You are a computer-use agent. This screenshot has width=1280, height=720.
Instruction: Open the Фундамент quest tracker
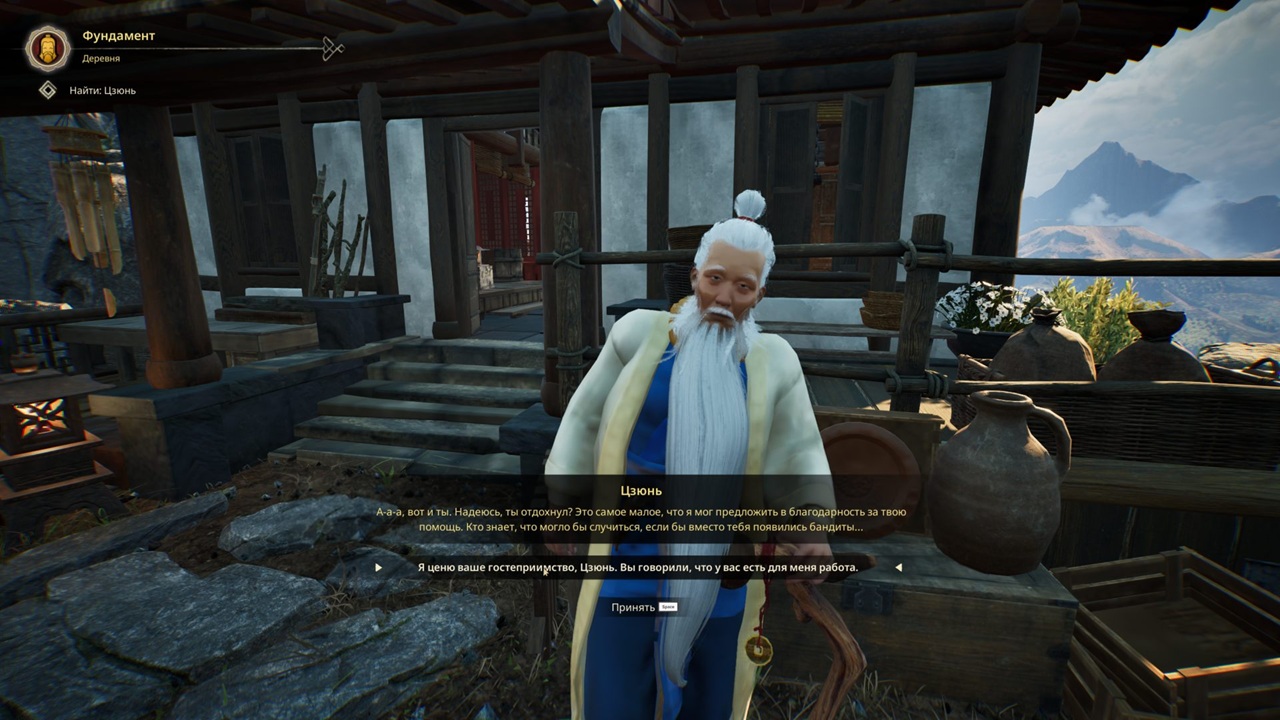tap(118, 37)
